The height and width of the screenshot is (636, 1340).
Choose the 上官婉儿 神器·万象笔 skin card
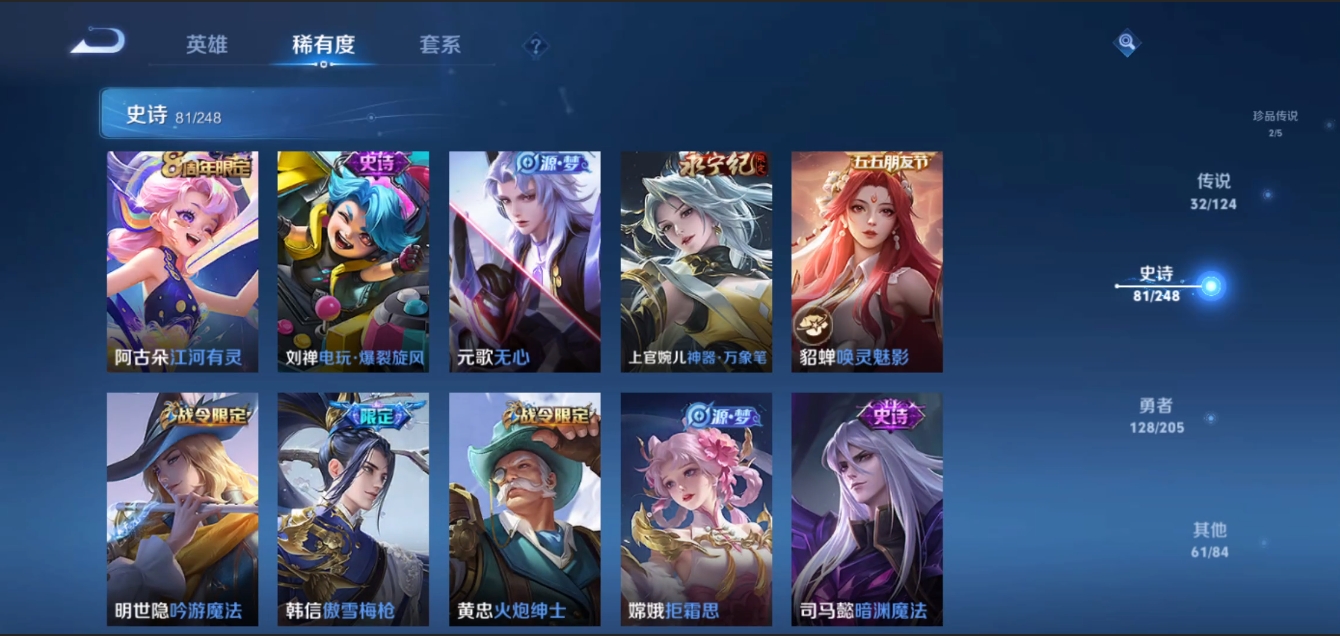696,262
